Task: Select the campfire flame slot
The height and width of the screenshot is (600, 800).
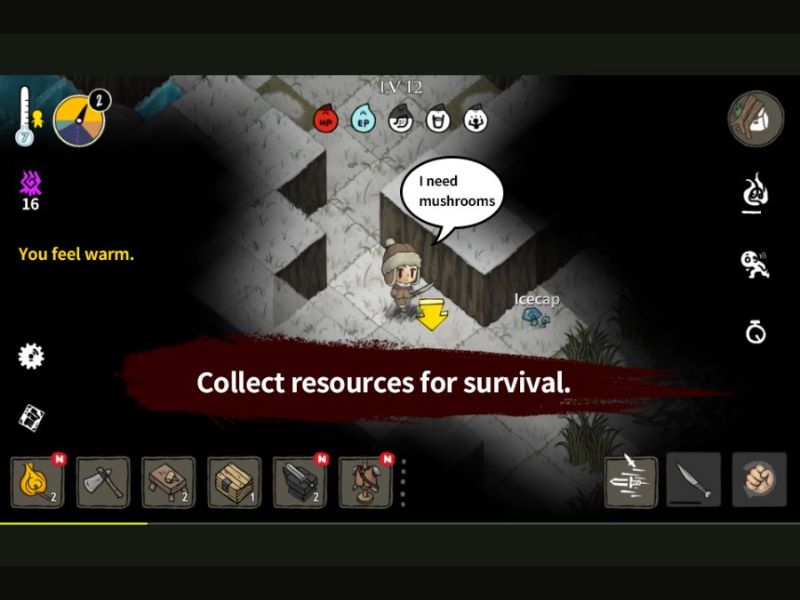Action: (37, 482)
